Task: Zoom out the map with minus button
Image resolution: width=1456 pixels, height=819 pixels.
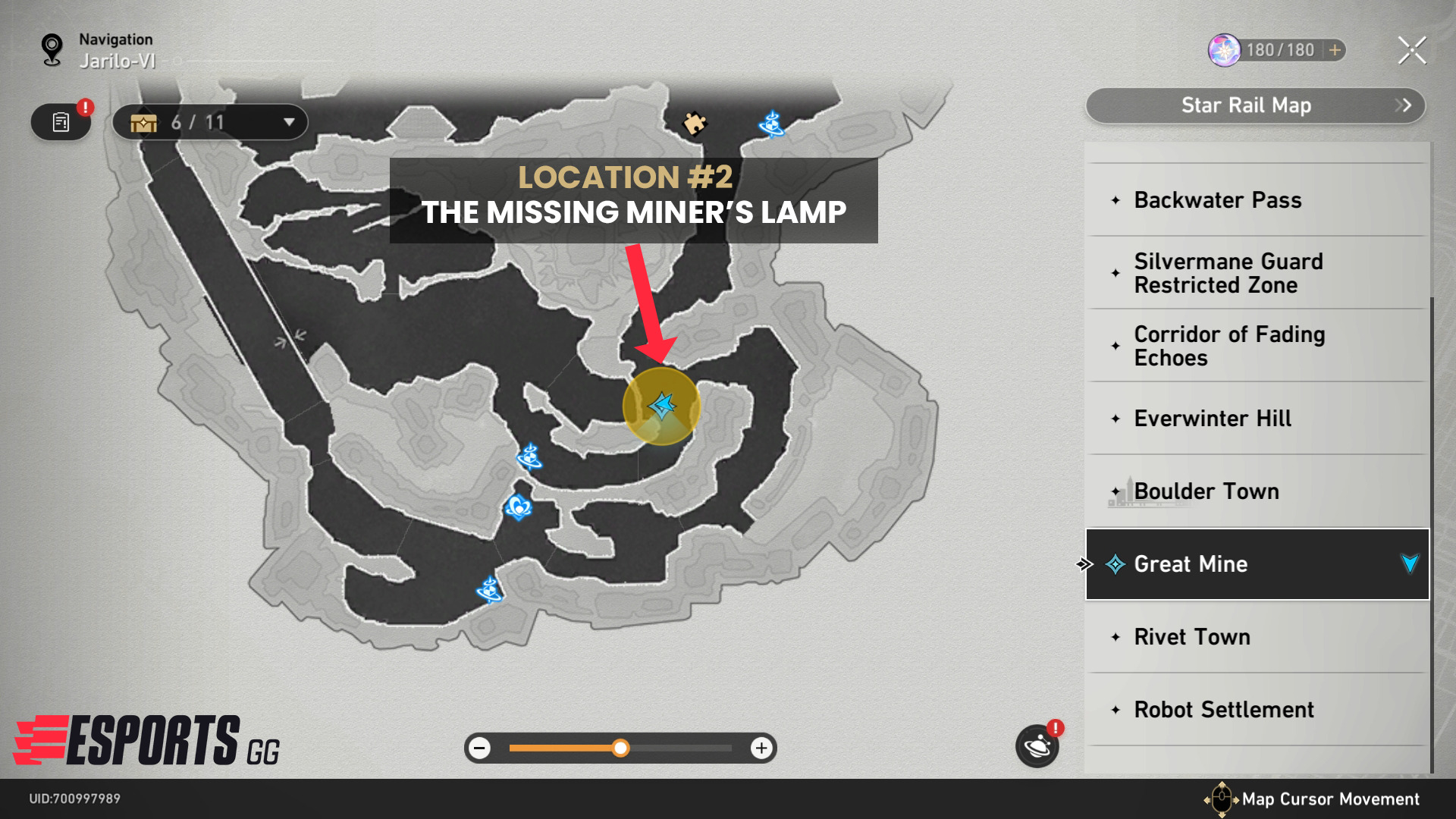Action: tap(479, 748)
